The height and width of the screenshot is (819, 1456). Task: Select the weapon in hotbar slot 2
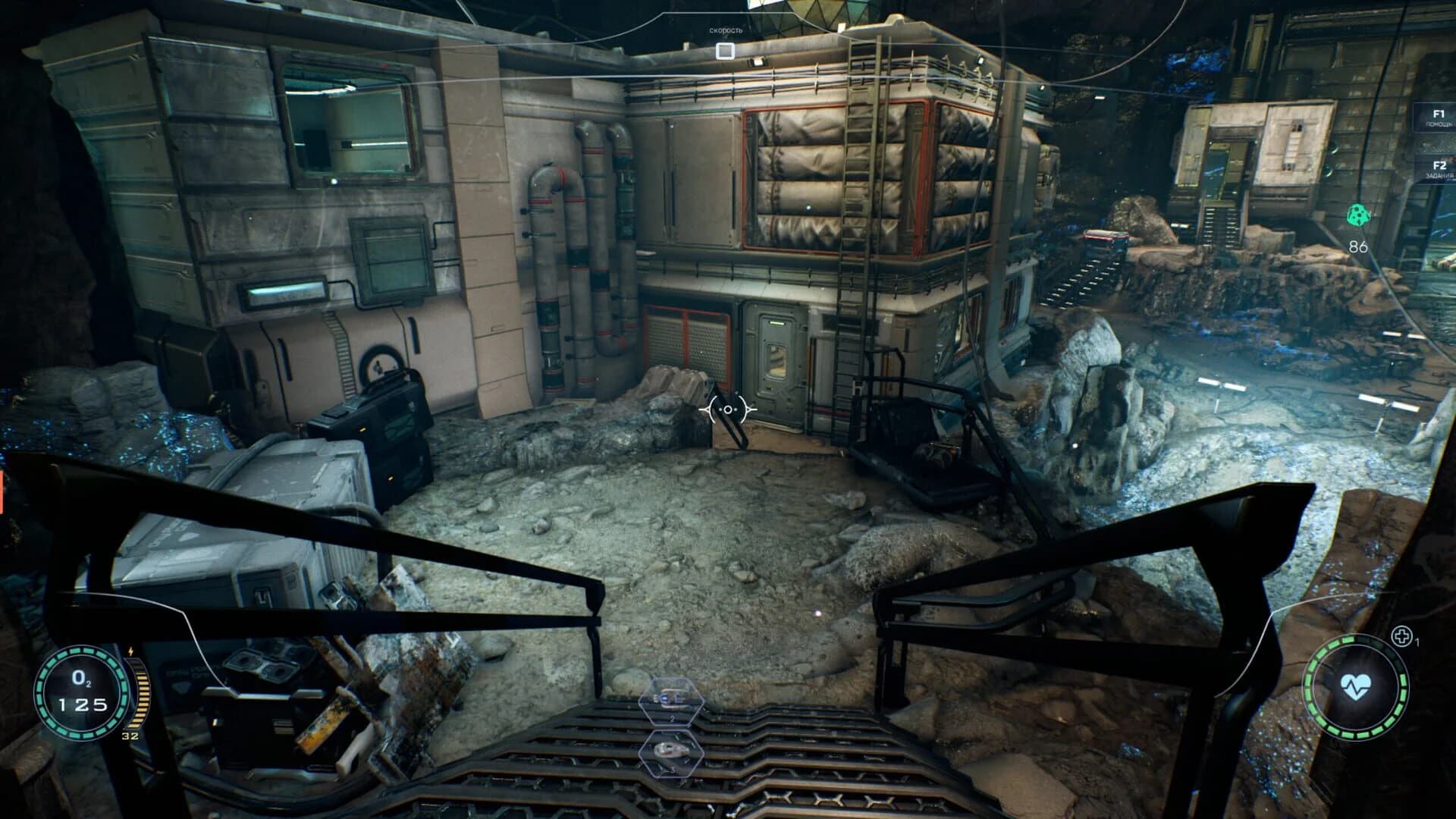[x=670, y=701]
